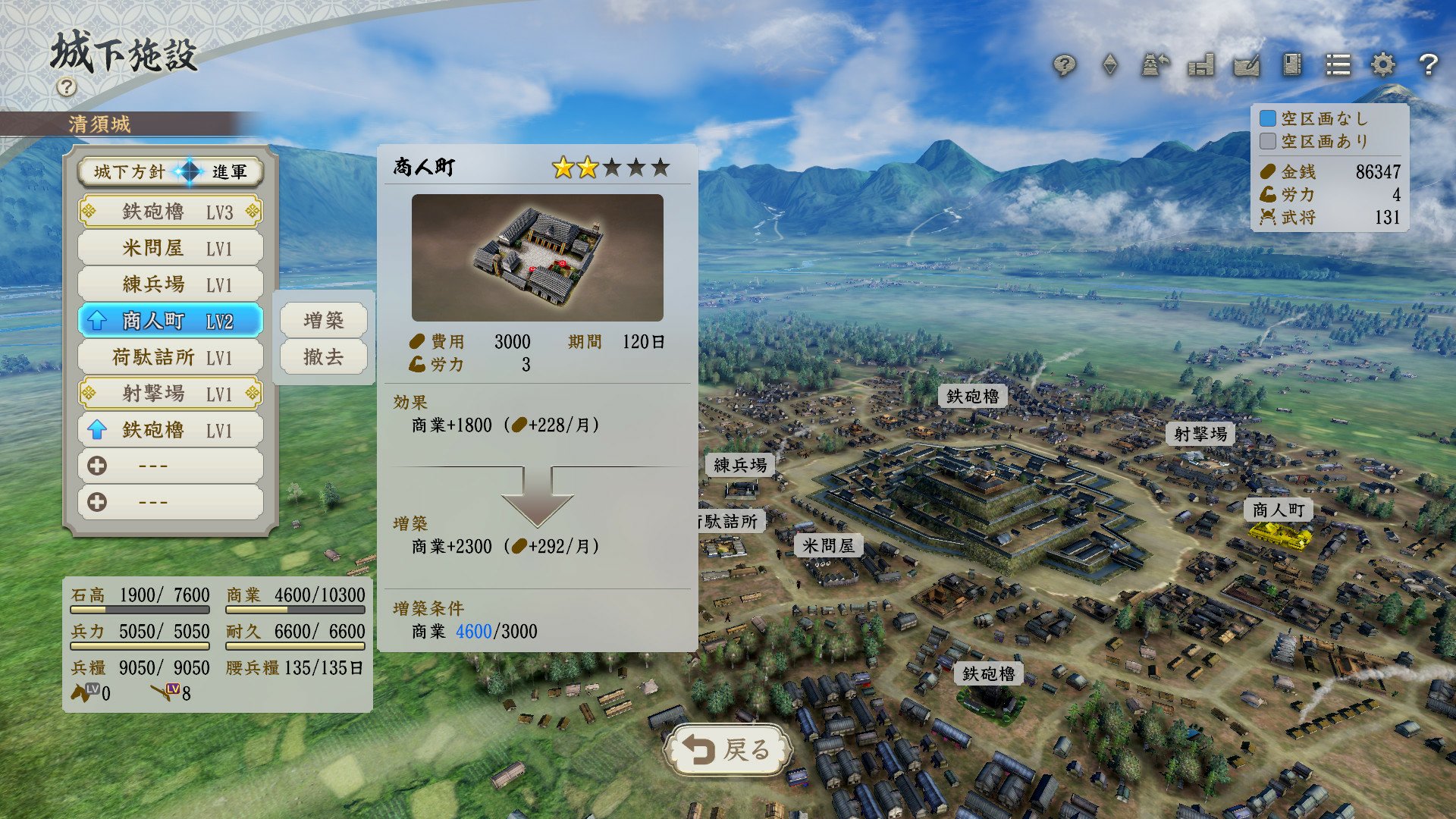Screen dimensions: 1456x819
Task: Select the 米問屋 LV1 facility entry
Action: 170,247
